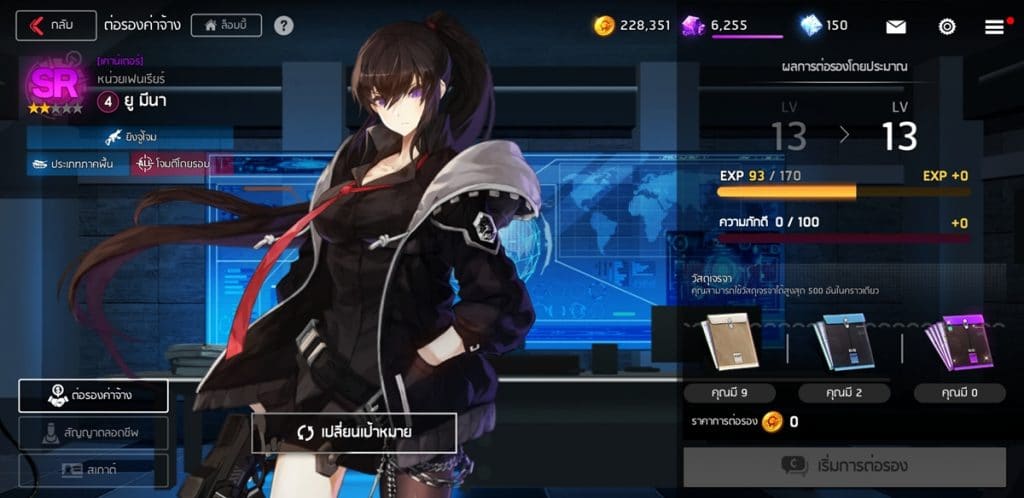Viewport: 1024px width, 498px height.
Task: Return to the ล็อบบี้ lobby
Action: pyautogui.click(x=226, y=25)
